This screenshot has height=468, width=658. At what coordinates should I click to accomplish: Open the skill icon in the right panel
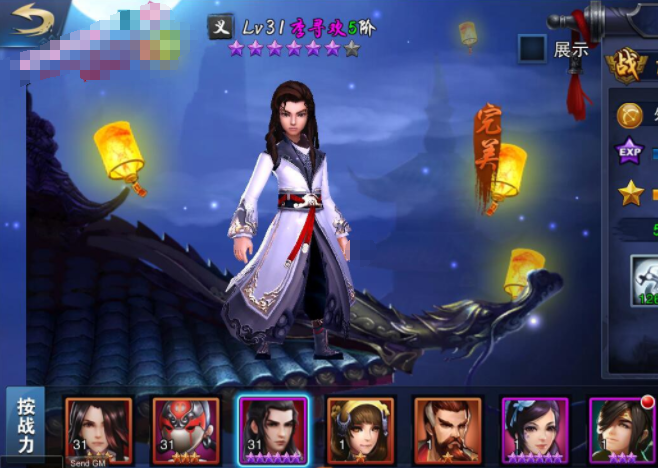(x=645, y=279)
